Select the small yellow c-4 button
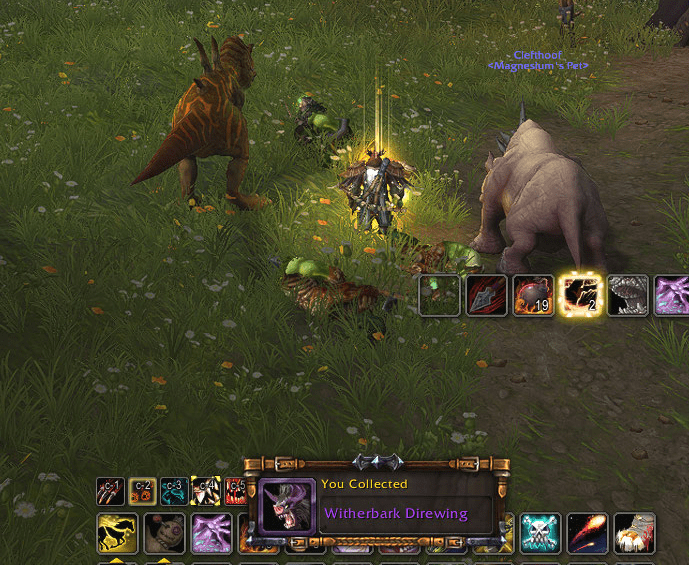 [205, 491]
